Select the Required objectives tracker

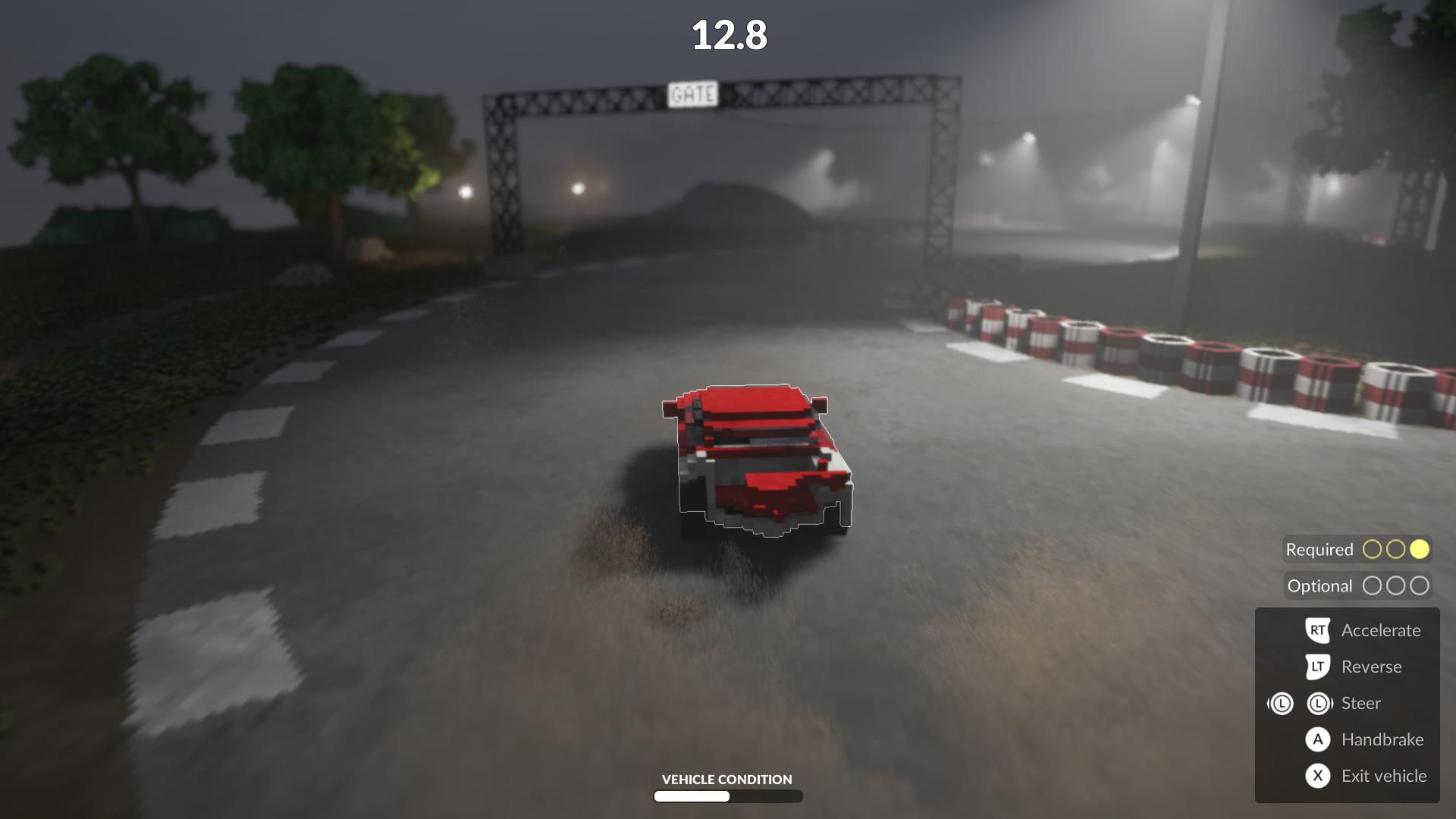1357,549
